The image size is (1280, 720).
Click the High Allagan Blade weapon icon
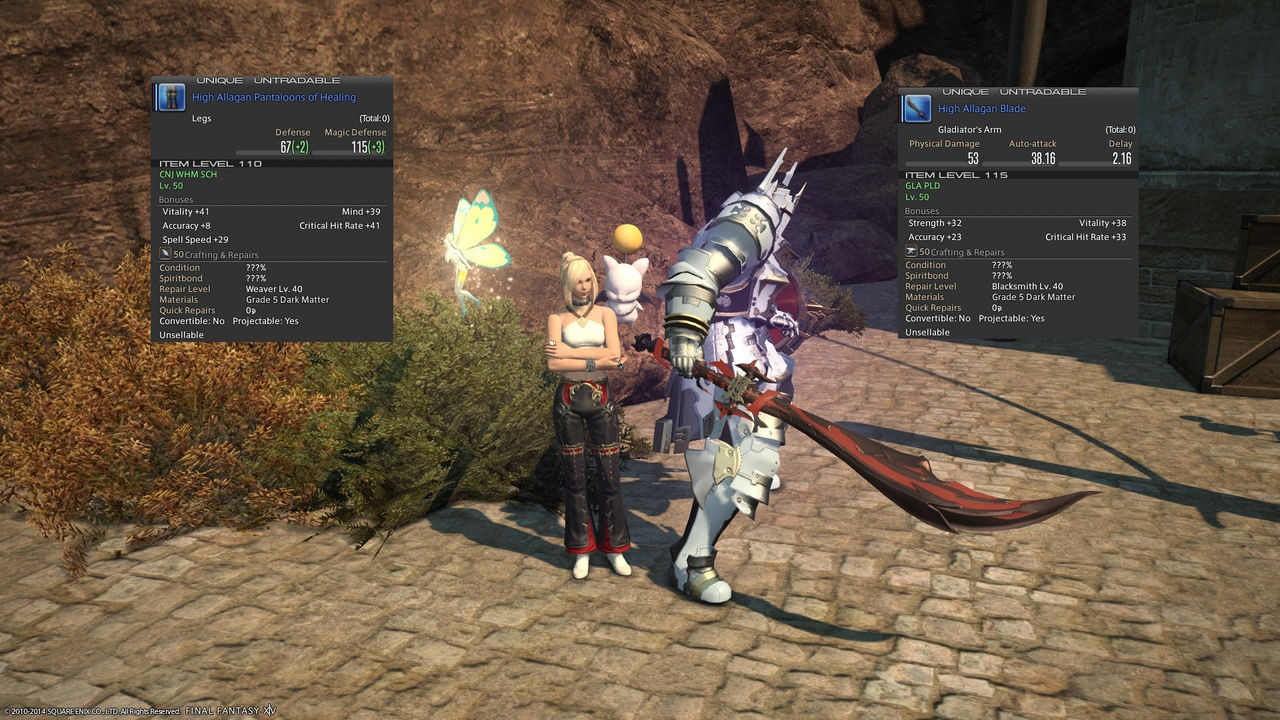tap(918, 107)
